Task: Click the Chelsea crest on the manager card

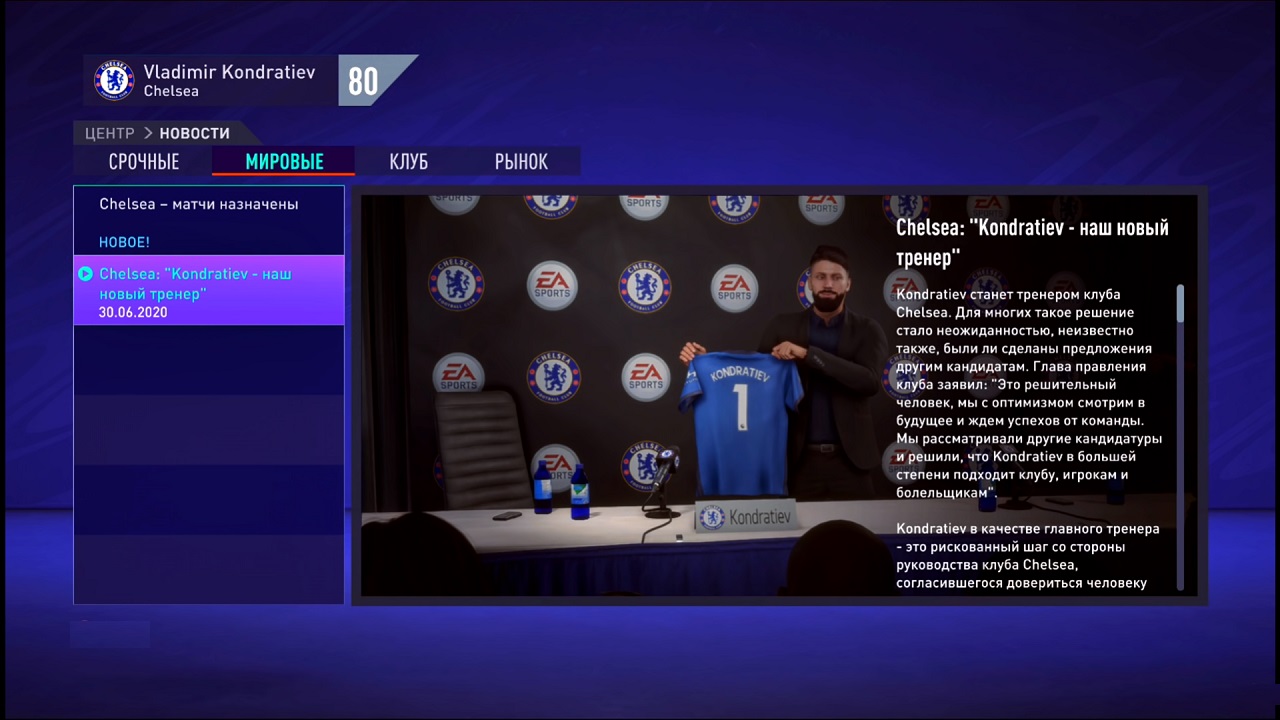Action: point(113,80)
